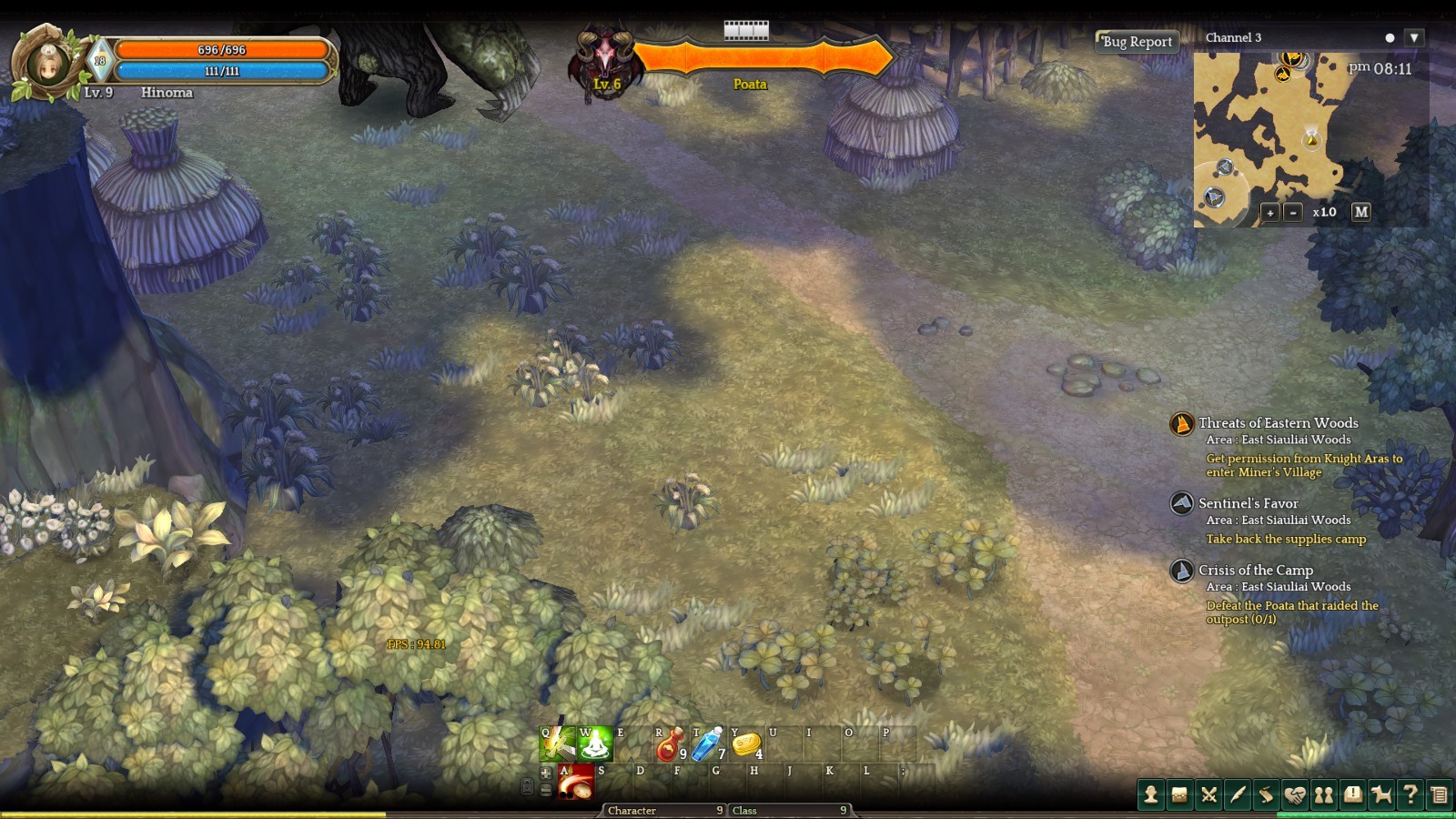Activate the sword strike skill on Q
This screenshot has height=819, width=1456.
click(x=557, y=744)
